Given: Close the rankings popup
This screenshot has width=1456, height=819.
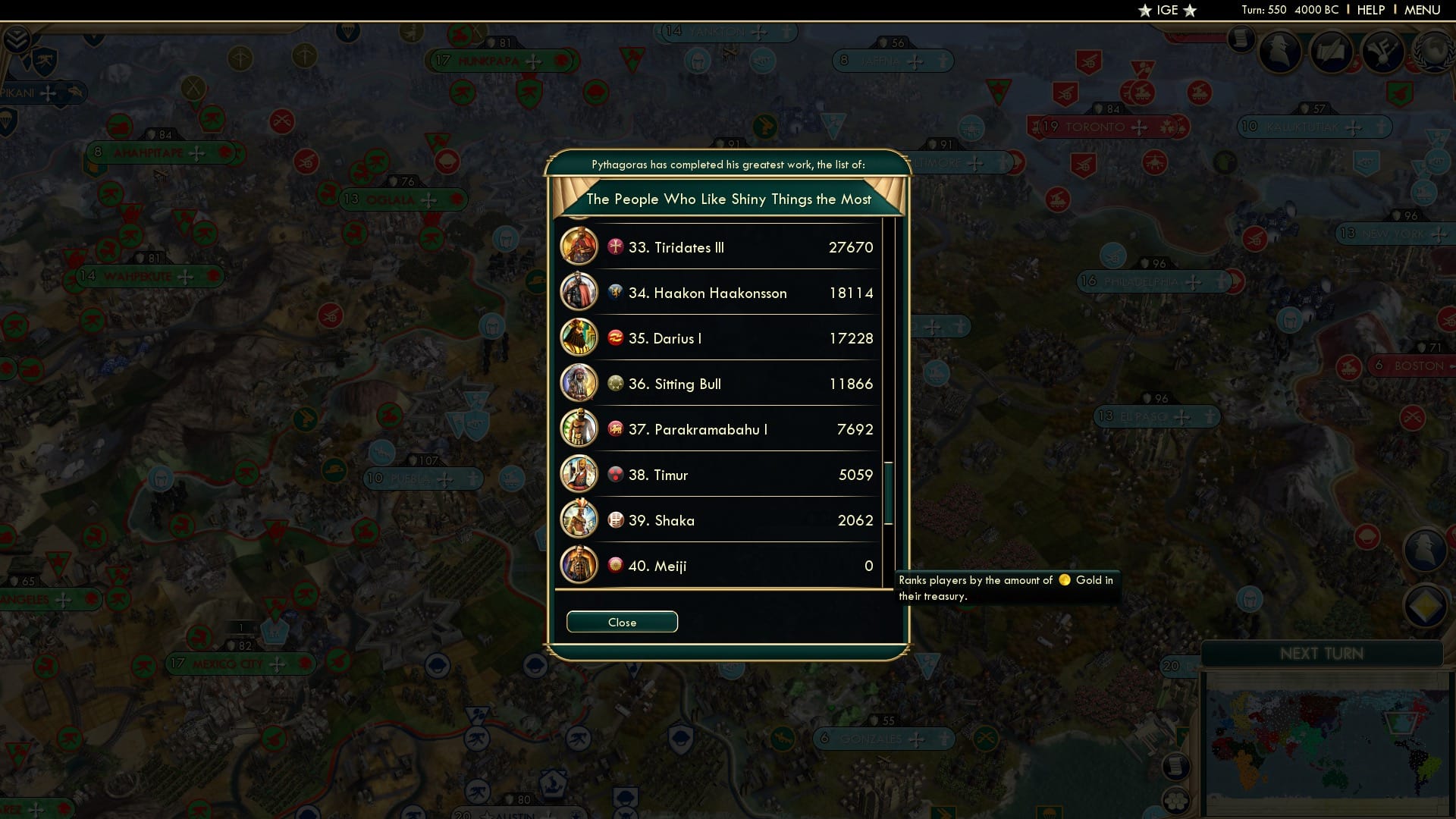Looking at the screenshot, I should (622, 621).
